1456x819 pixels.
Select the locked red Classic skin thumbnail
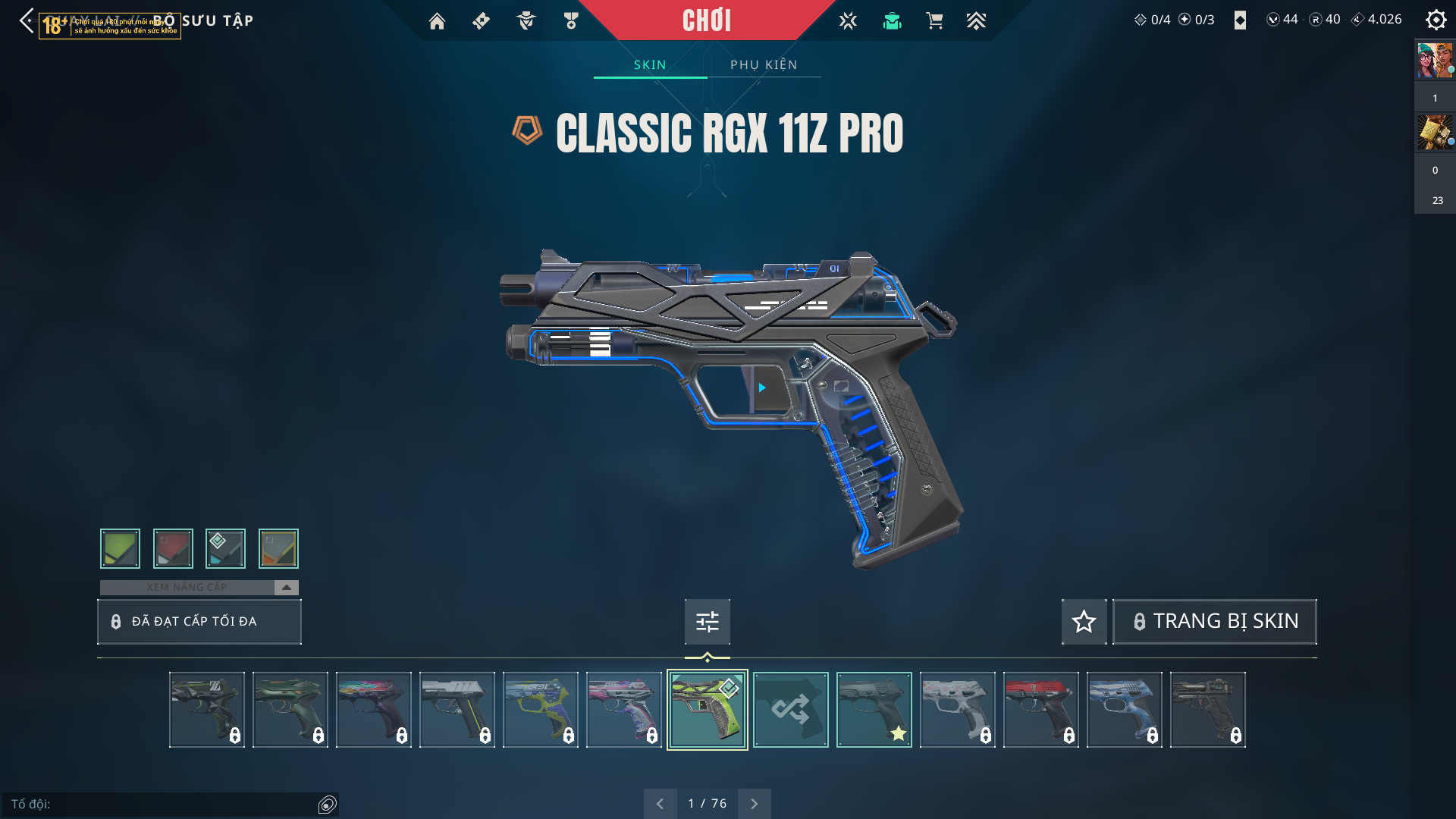click(x=1040, y=710)
